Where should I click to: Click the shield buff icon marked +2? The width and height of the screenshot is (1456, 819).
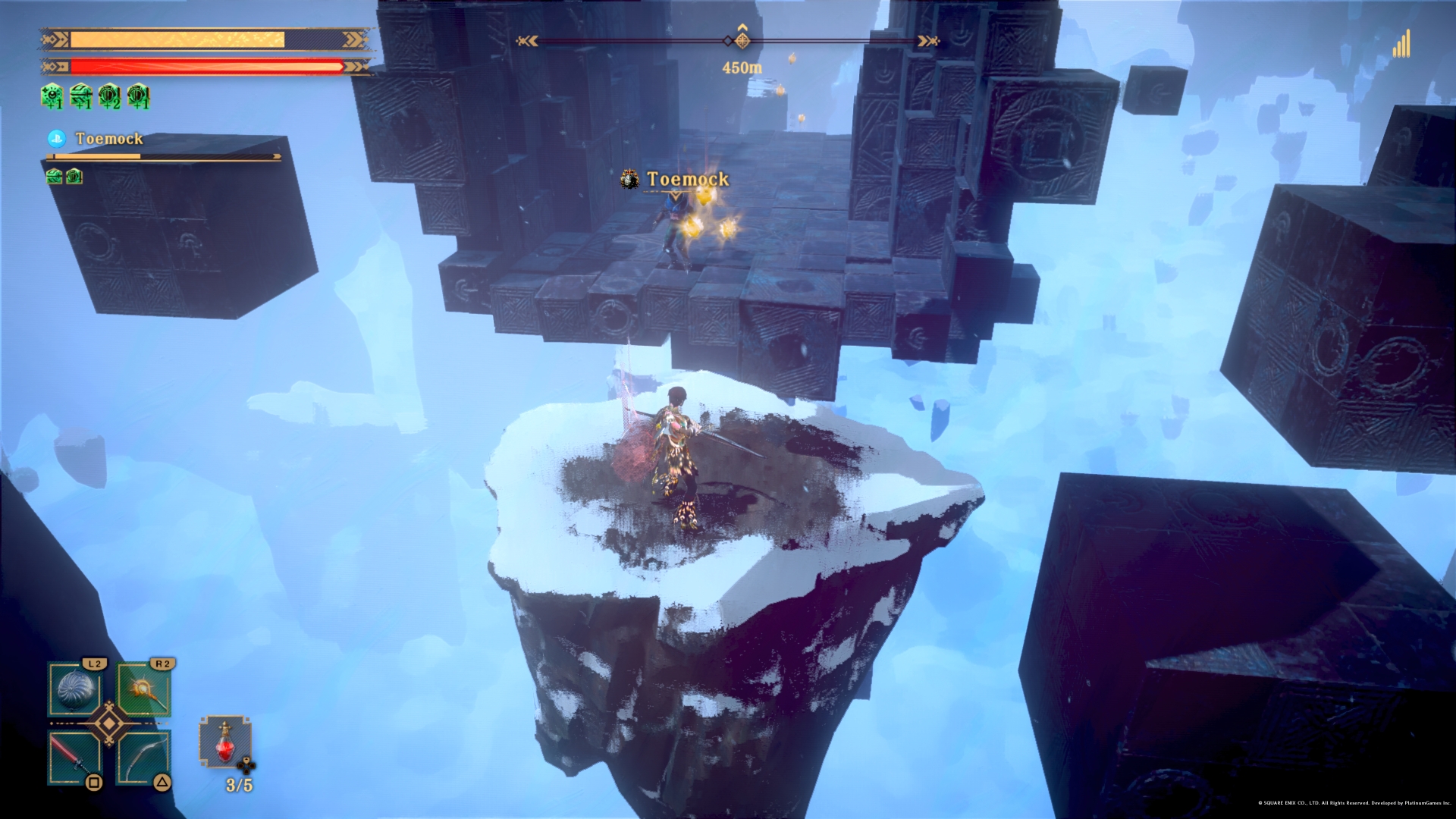pyautogui.click(x=109, y=96)
